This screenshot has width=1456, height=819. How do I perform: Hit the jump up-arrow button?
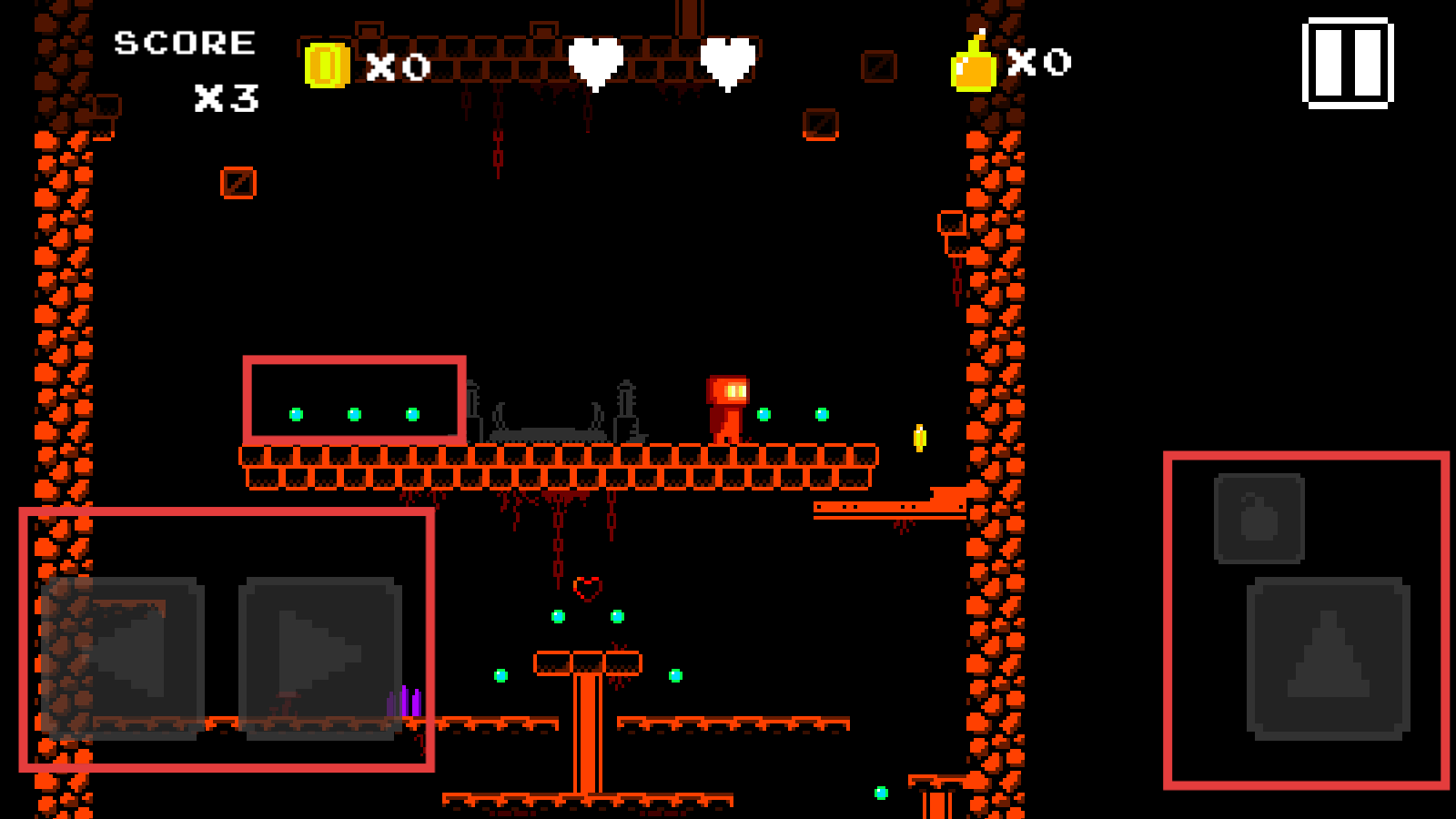tap(1328, 657)
